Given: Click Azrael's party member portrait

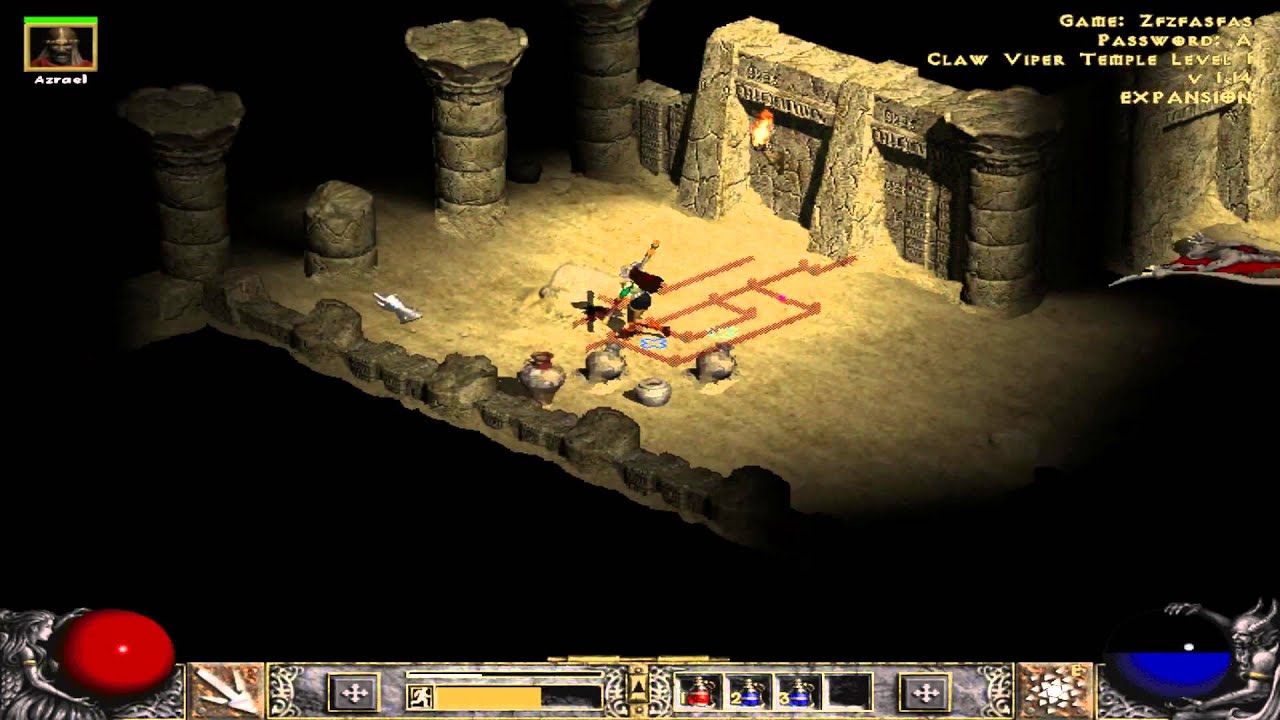Looking at the screenshot, I should [x=58, y=44].
